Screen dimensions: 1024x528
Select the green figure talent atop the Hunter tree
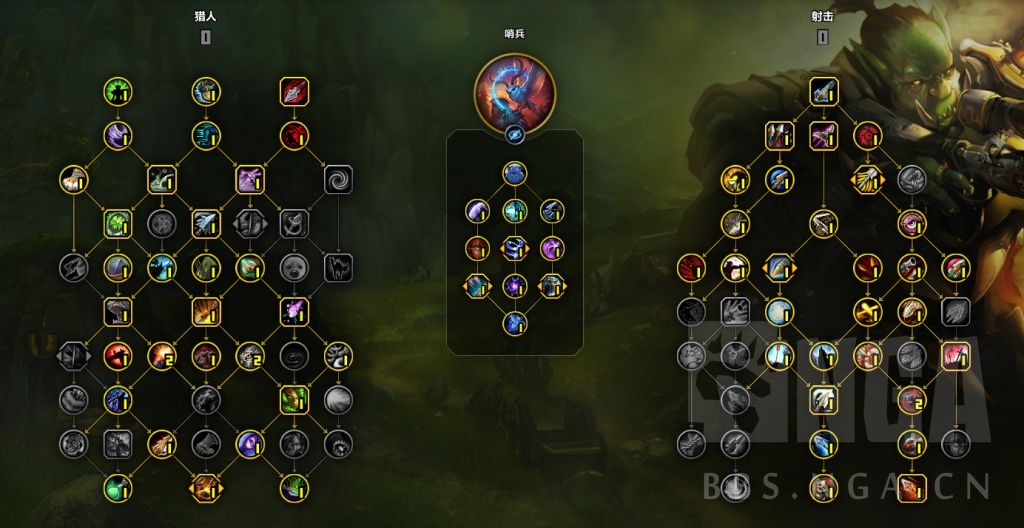[x=118, y=92]
